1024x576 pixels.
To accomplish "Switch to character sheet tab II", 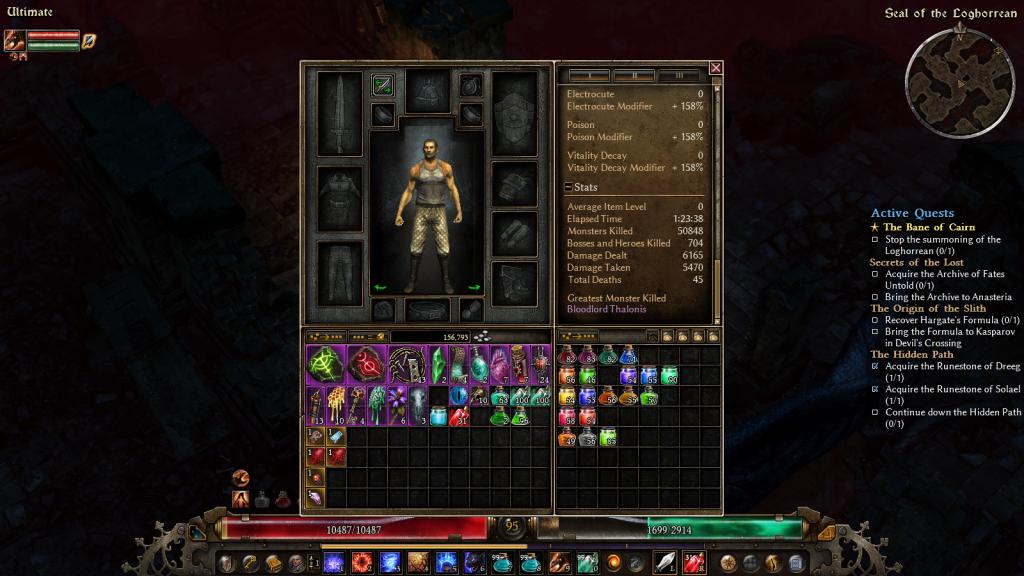I will click(x=634, y=76).
